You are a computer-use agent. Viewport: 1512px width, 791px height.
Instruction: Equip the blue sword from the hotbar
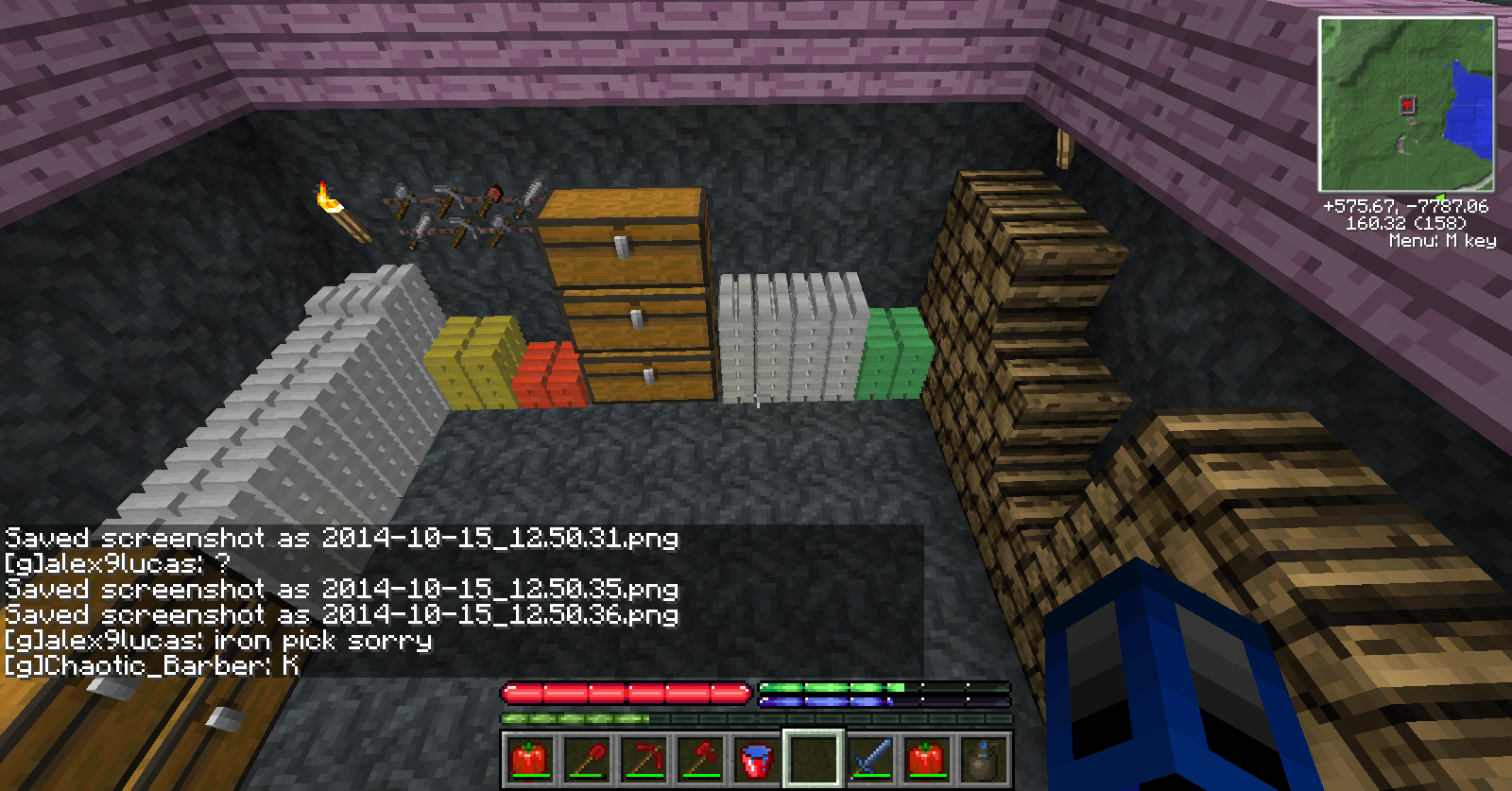(x=869, y=759)
